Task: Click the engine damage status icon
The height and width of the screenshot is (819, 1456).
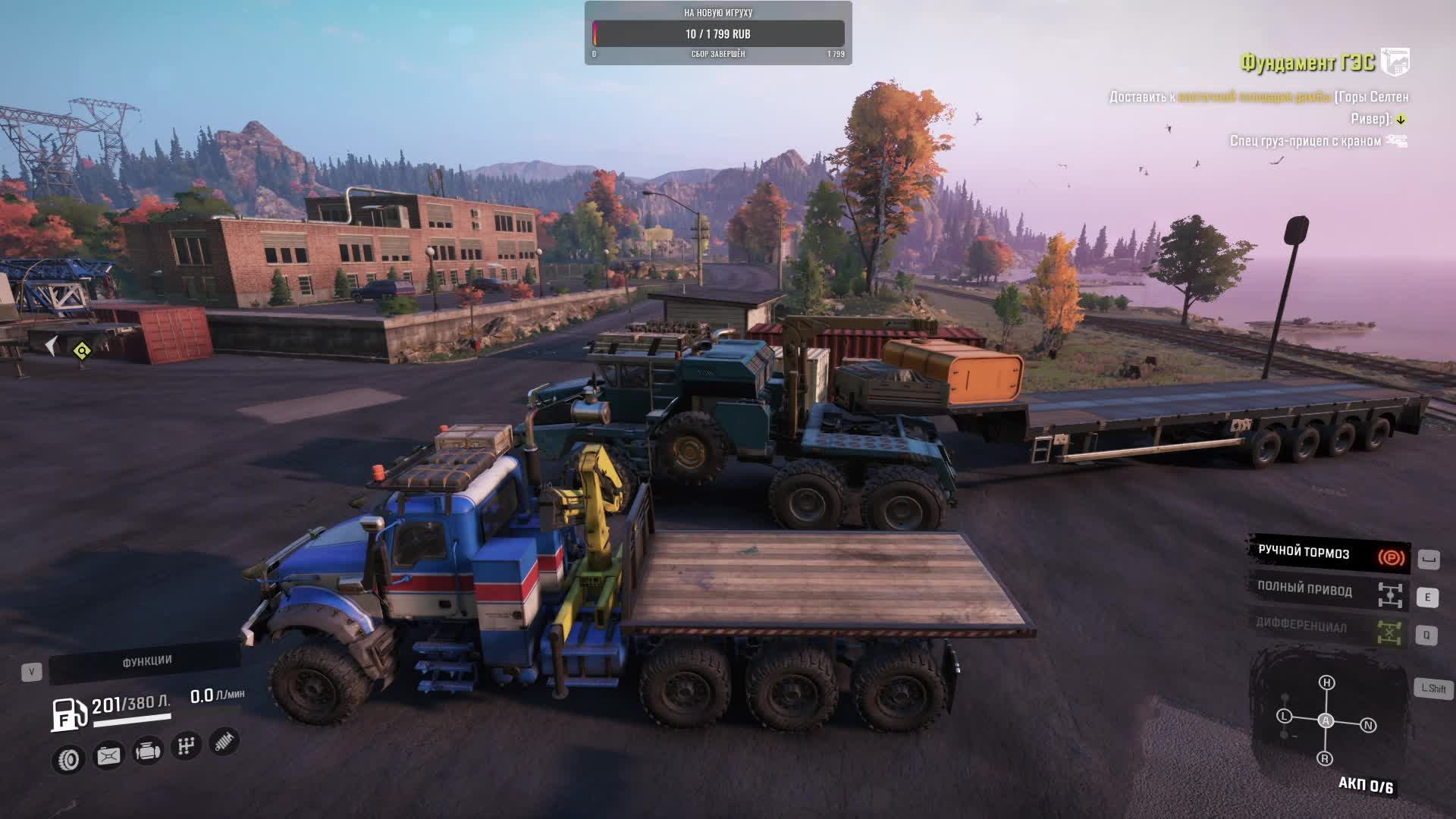Action: (148, 752)
